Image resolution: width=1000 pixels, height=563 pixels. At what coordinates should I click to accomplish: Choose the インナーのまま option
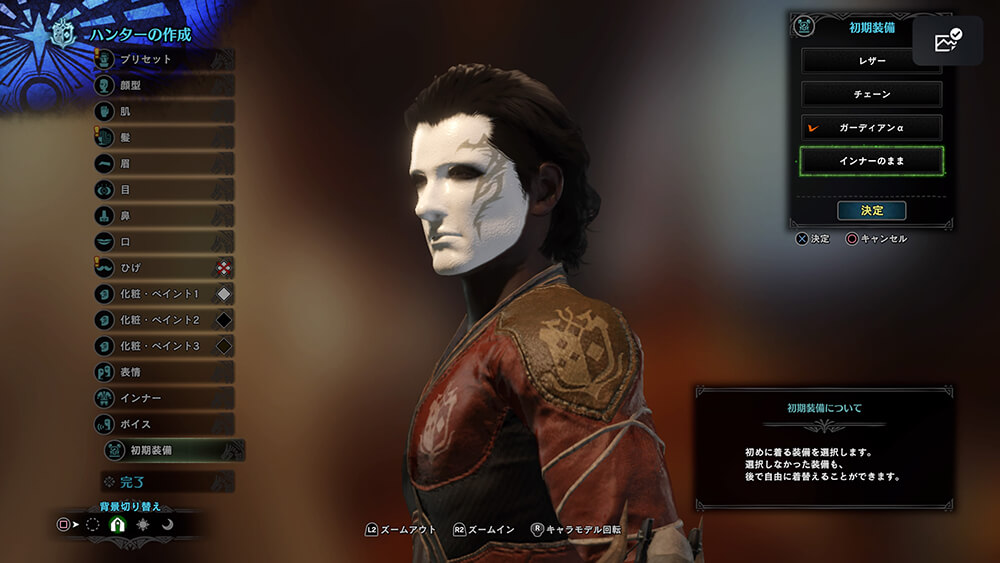tap(871, 160)
